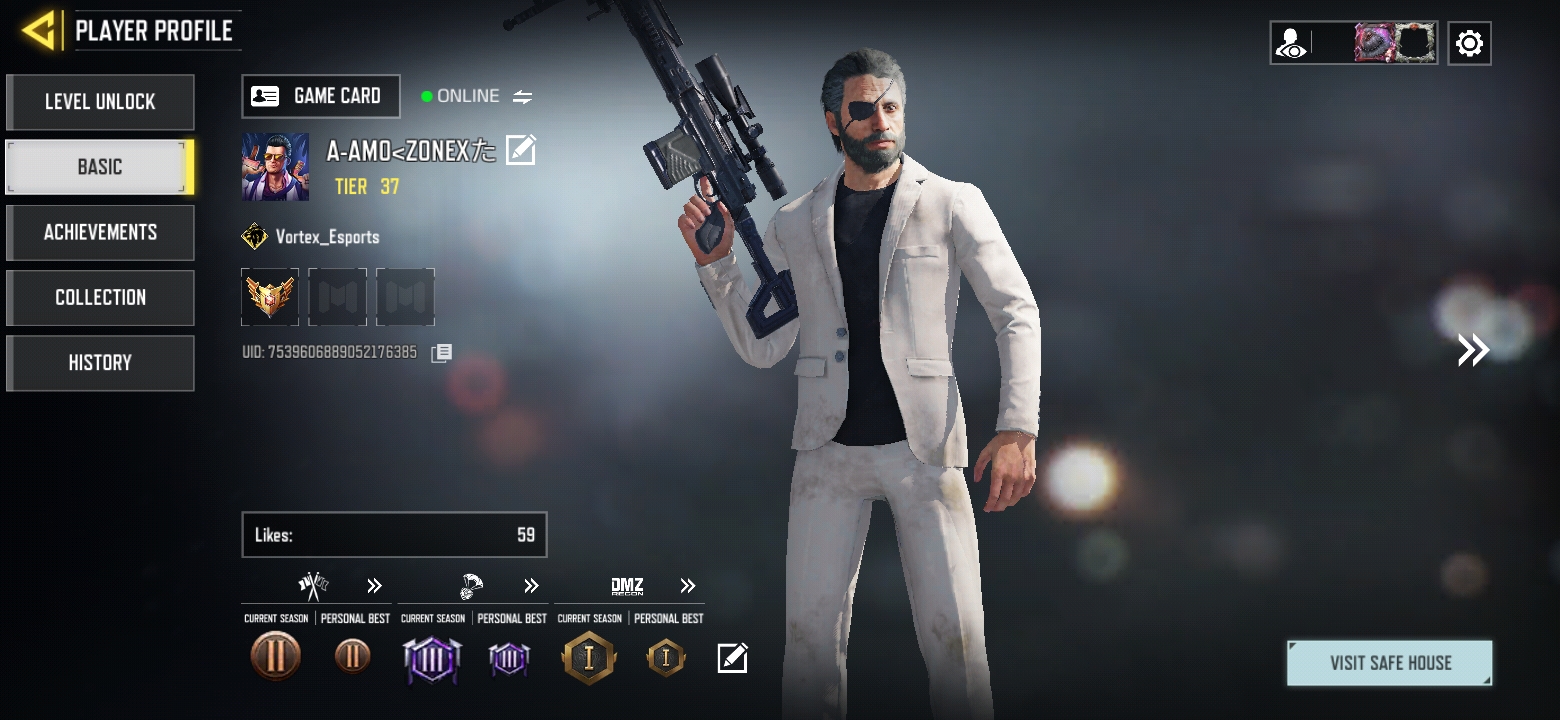The width and height of the screenshot is (1560, 720).
Task: Edit the displayed rank badges
Action: pos(732,658)
